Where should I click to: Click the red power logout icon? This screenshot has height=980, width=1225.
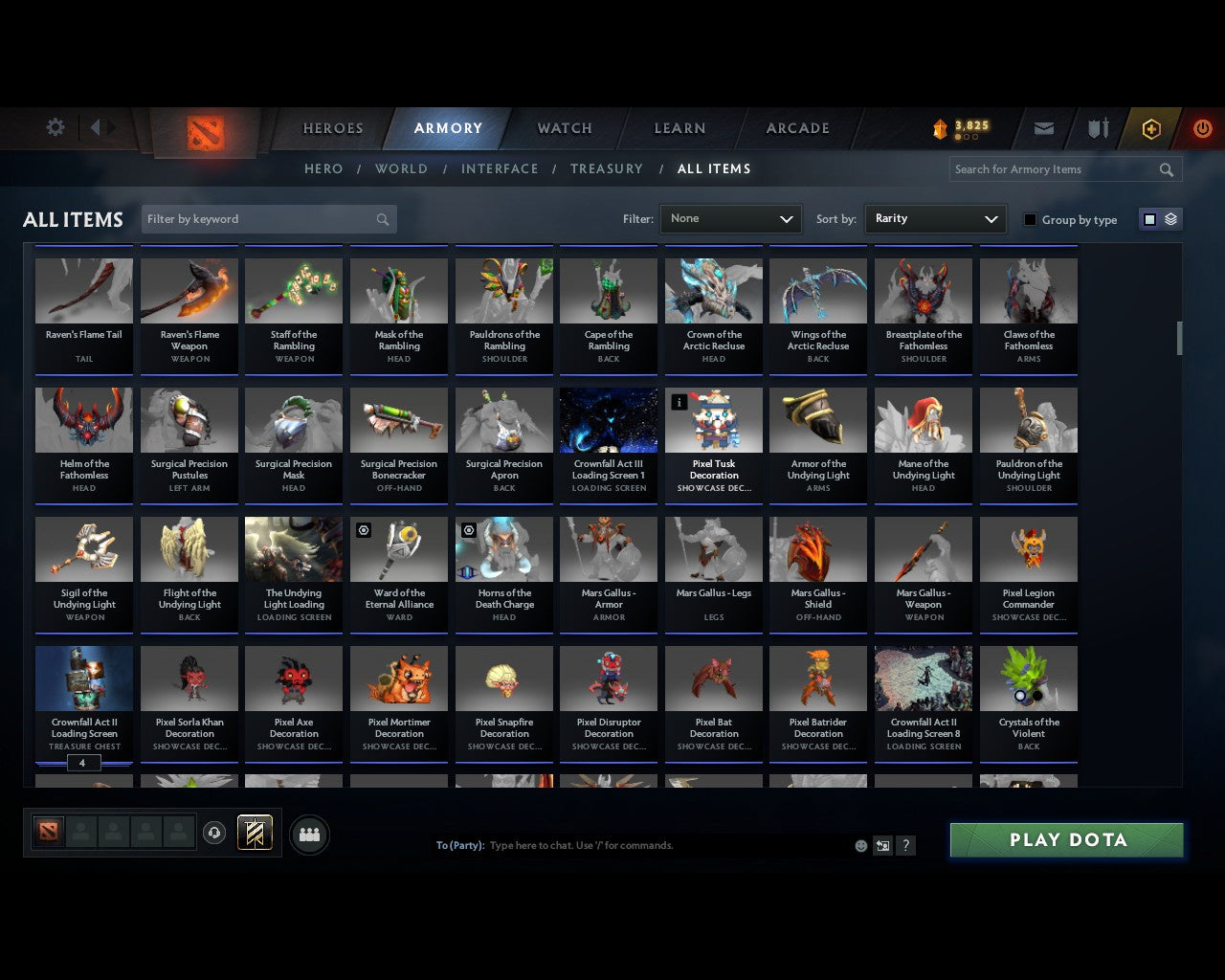point(1202,128)
